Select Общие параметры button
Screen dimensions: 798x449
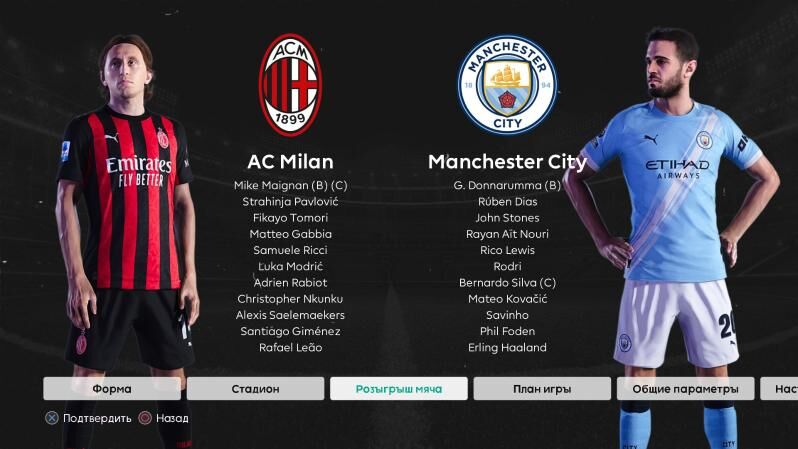685,388
